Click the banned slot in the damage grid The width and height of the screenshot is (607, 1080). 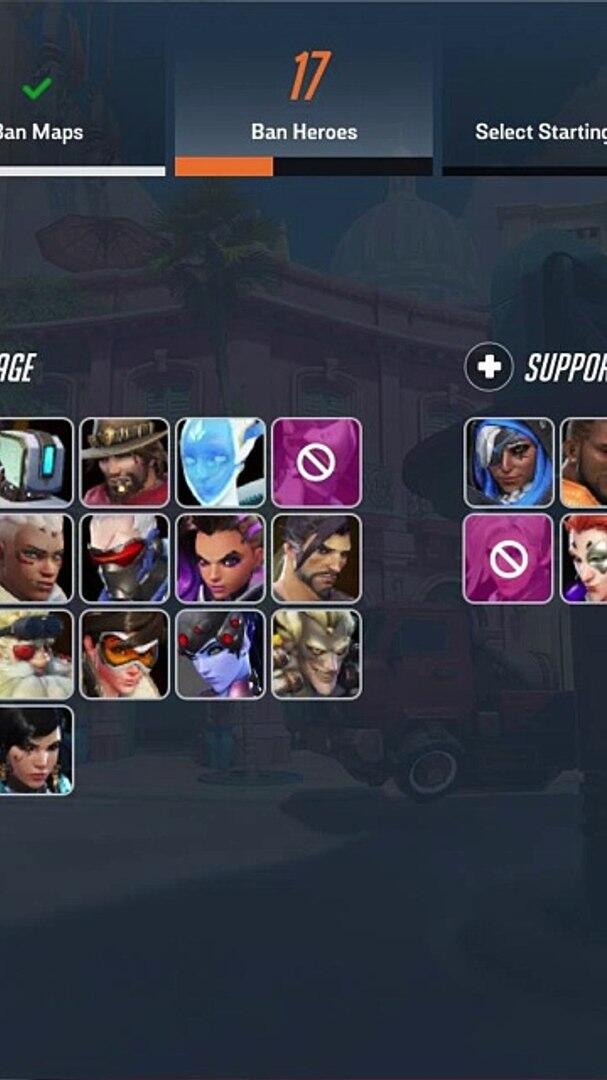316,462
